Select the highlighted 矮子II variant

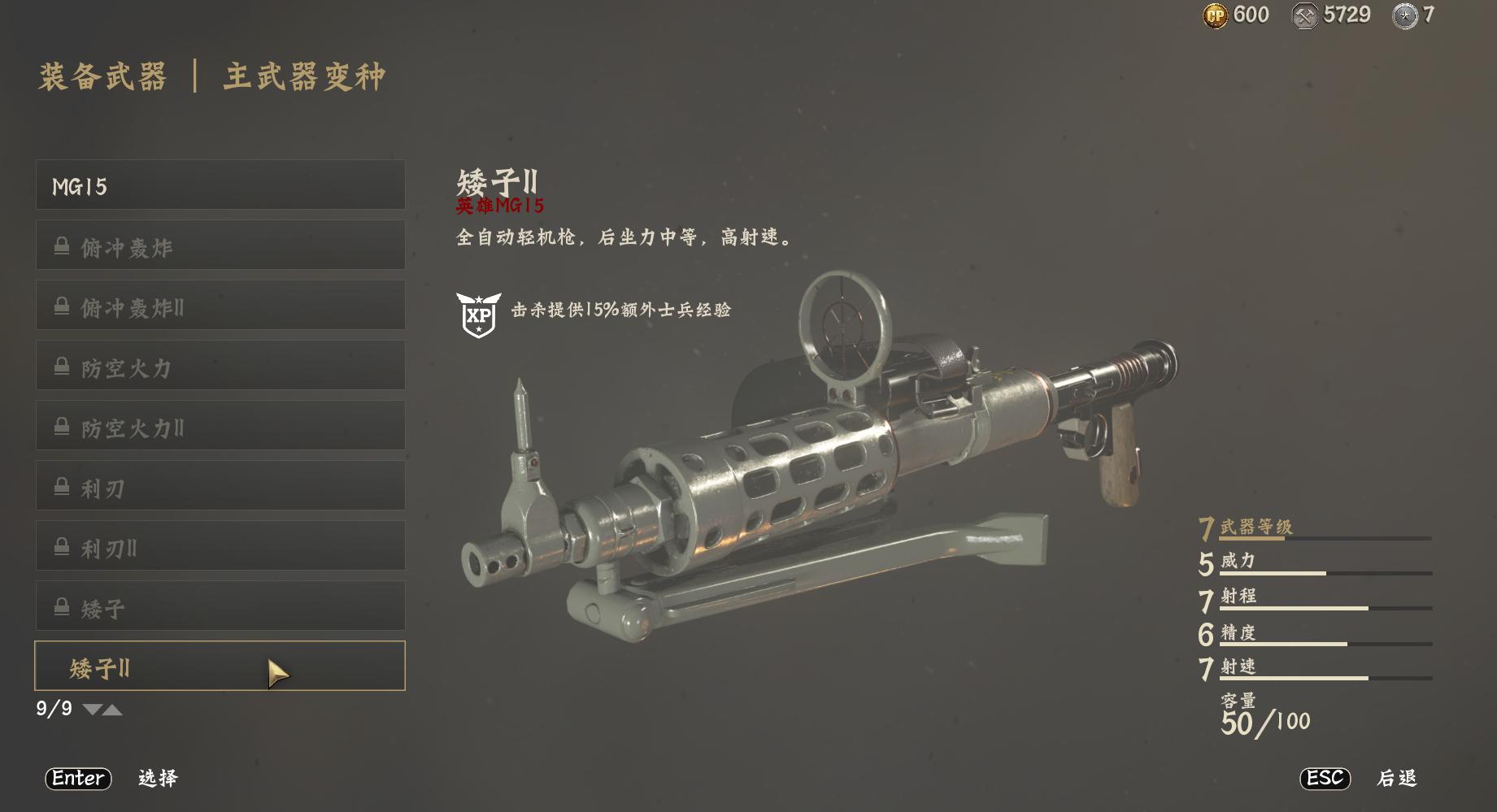220,667
